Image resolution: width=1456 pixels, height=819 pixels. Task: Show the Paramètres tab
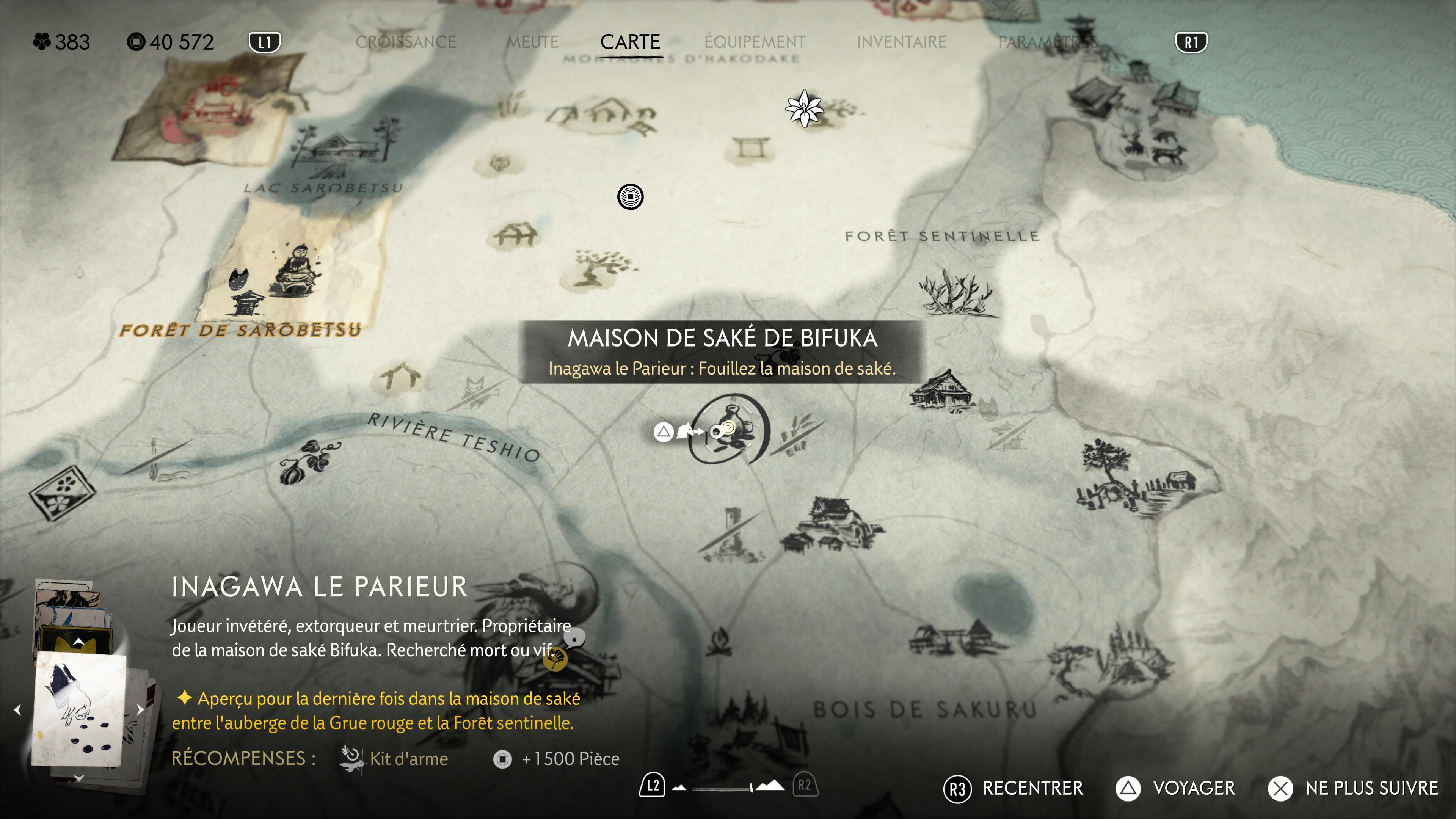pyautogui.click(x=1047, y=42)
